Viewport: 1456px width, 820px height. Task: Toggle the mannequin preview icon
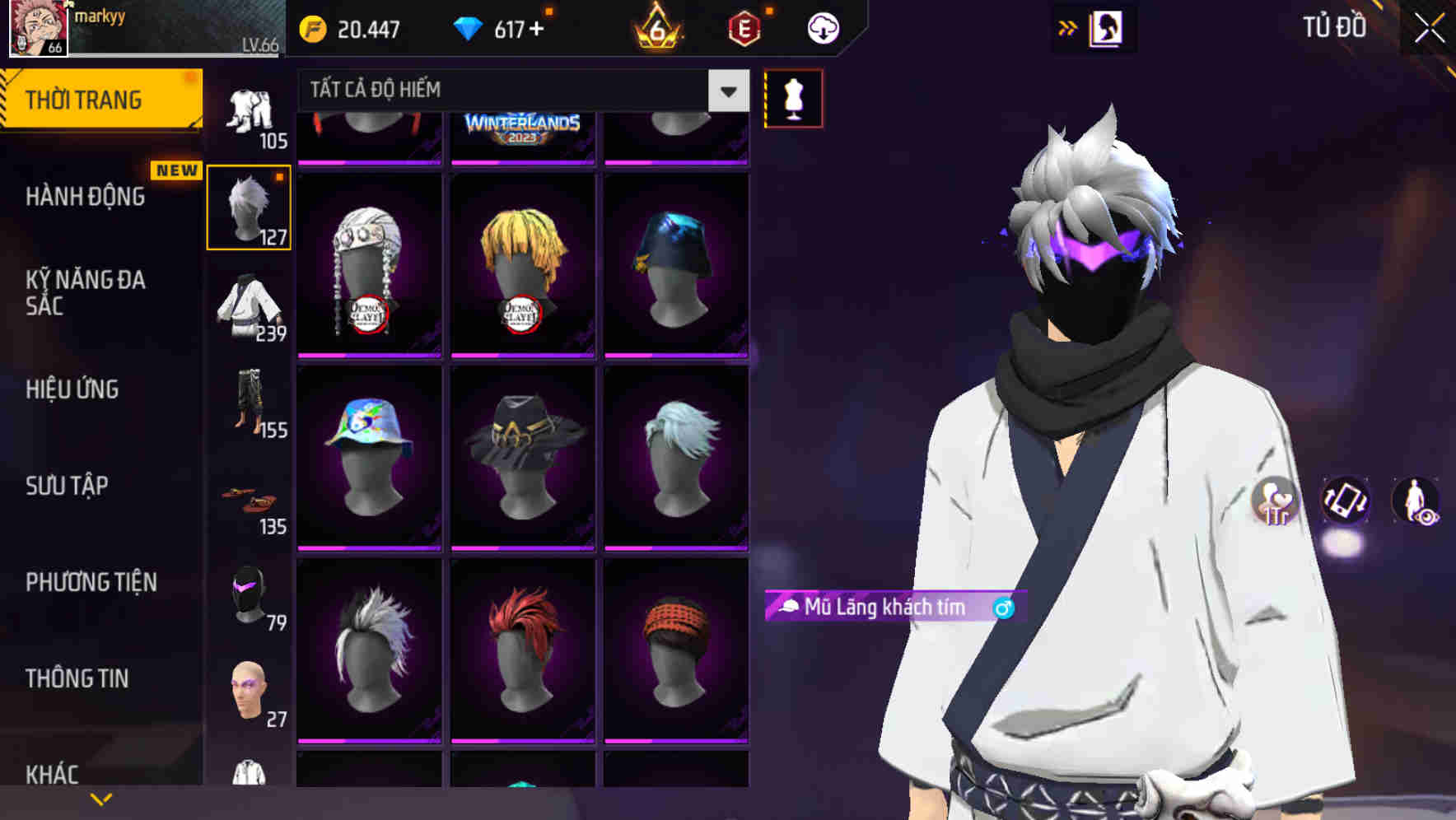793,98
